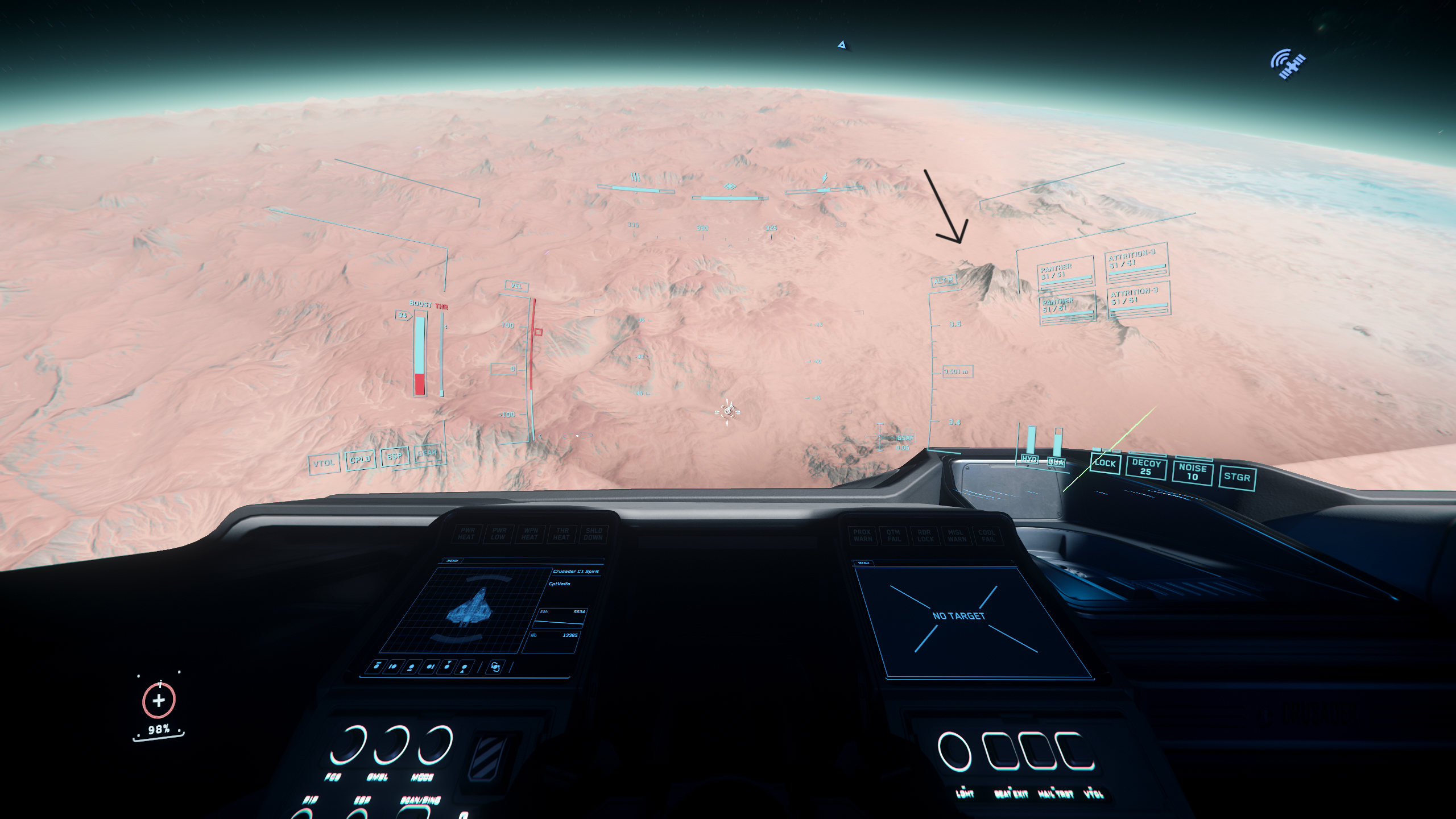
Task: Toggle the VTOL switch on the right console
Action: [x=1075, y=752]
